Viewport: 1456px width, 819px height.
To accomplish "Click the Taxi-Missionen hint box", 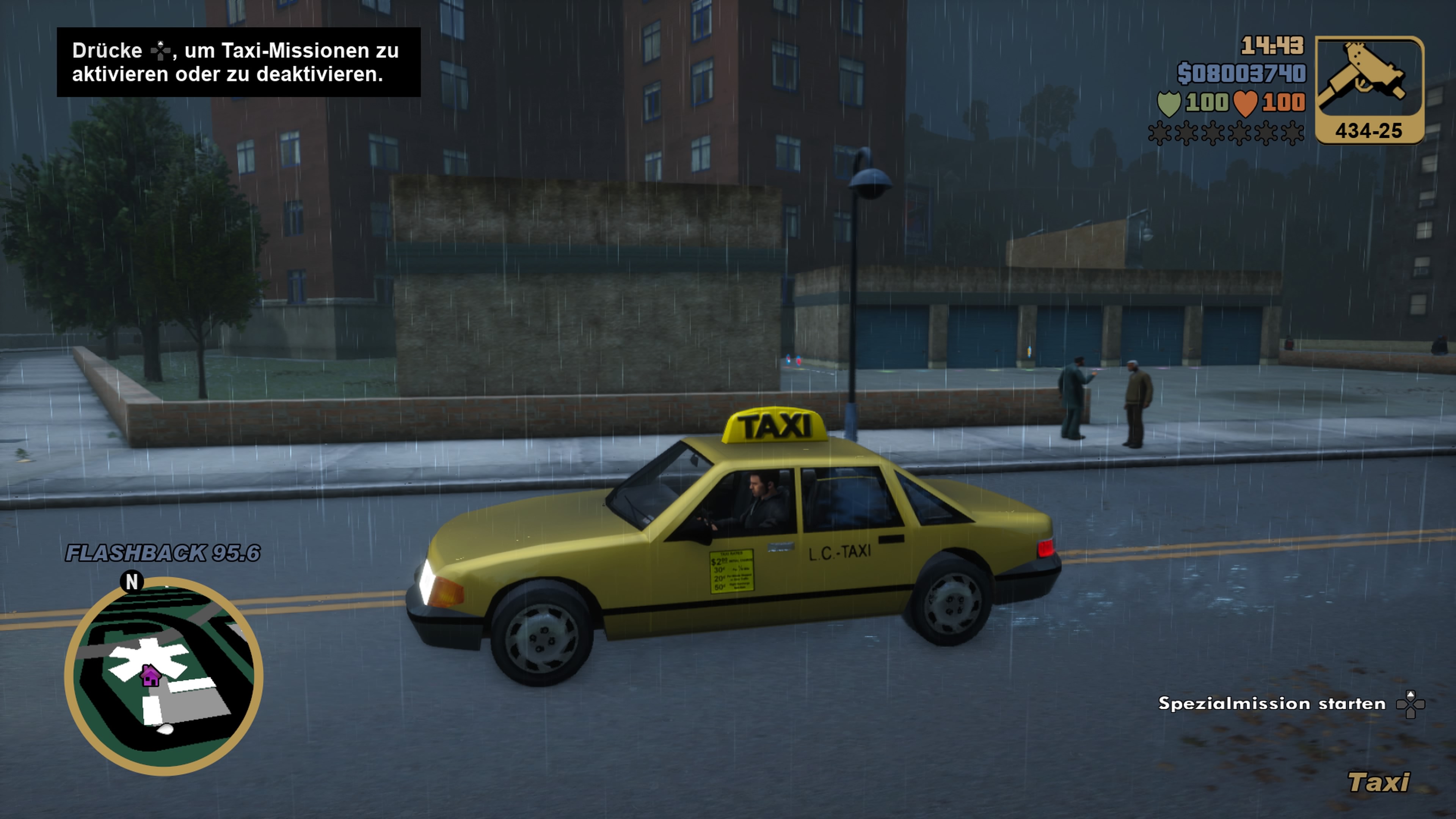I will coord(238,62).
